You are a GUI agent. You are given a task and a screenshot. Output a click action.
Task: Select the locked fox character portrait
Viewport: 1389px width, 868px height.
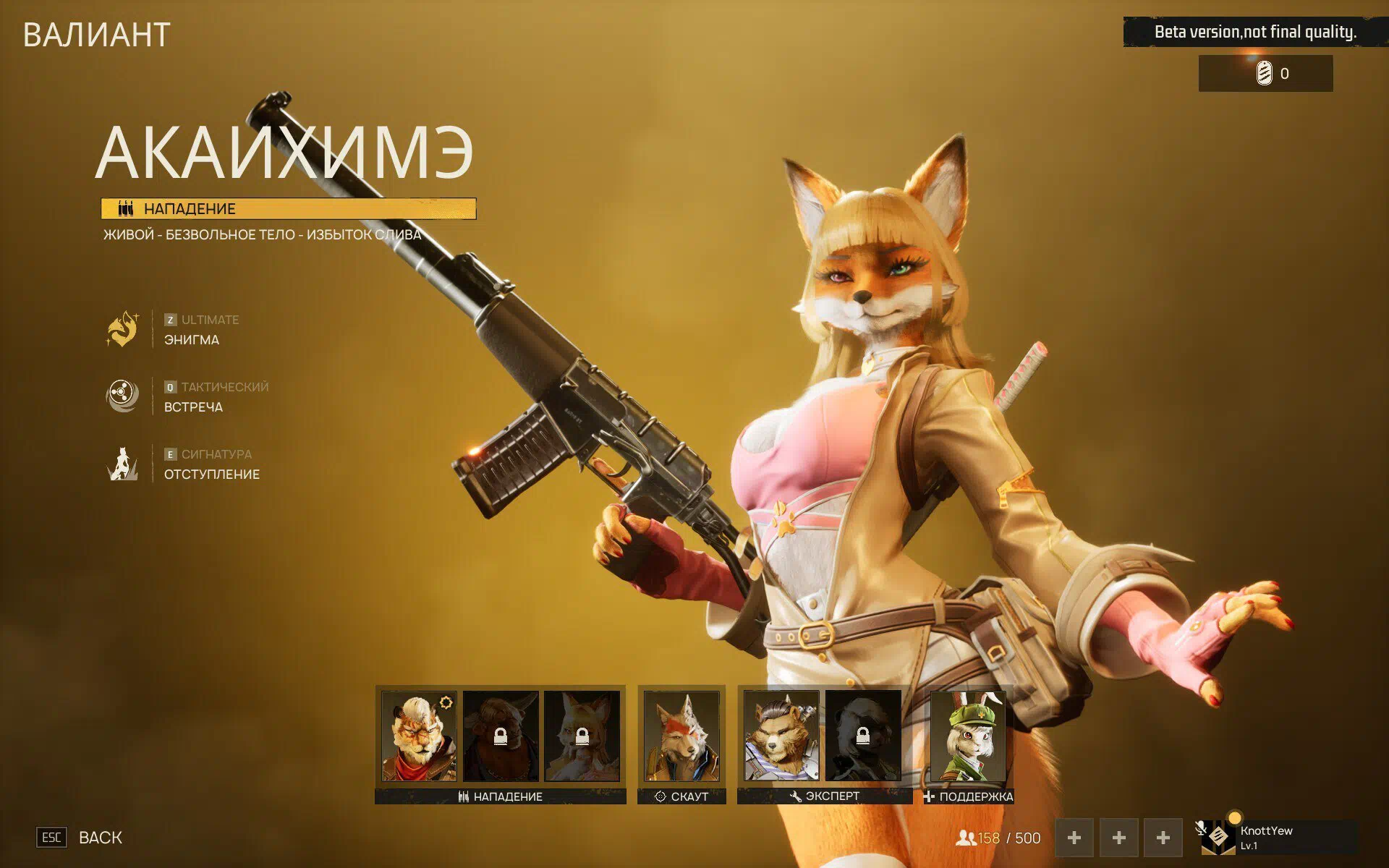tap(582, 735)
